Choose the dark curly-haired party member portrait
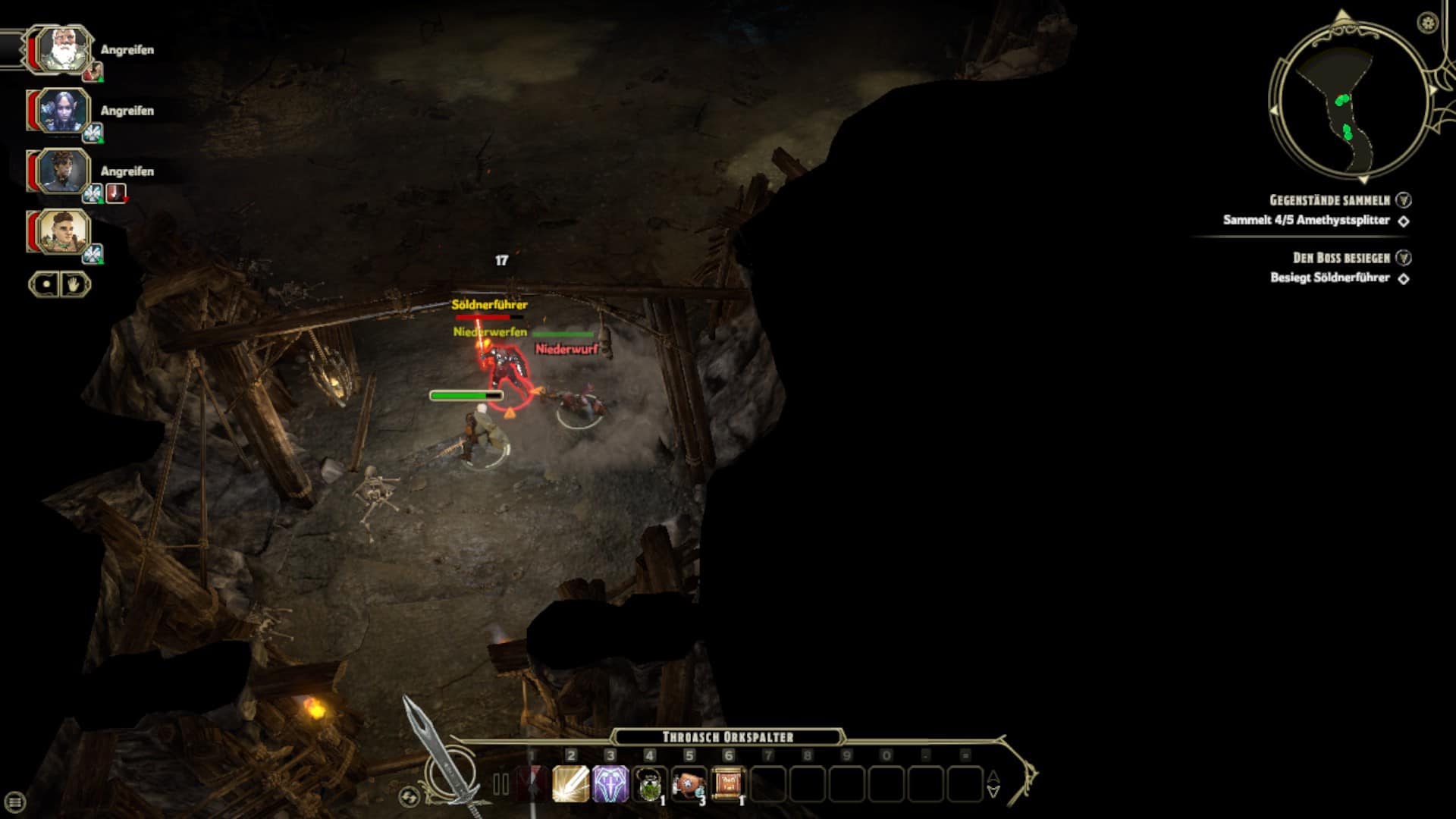This screenshot has height=819, width=1456. pyautogui.click(x=60, y=171)
